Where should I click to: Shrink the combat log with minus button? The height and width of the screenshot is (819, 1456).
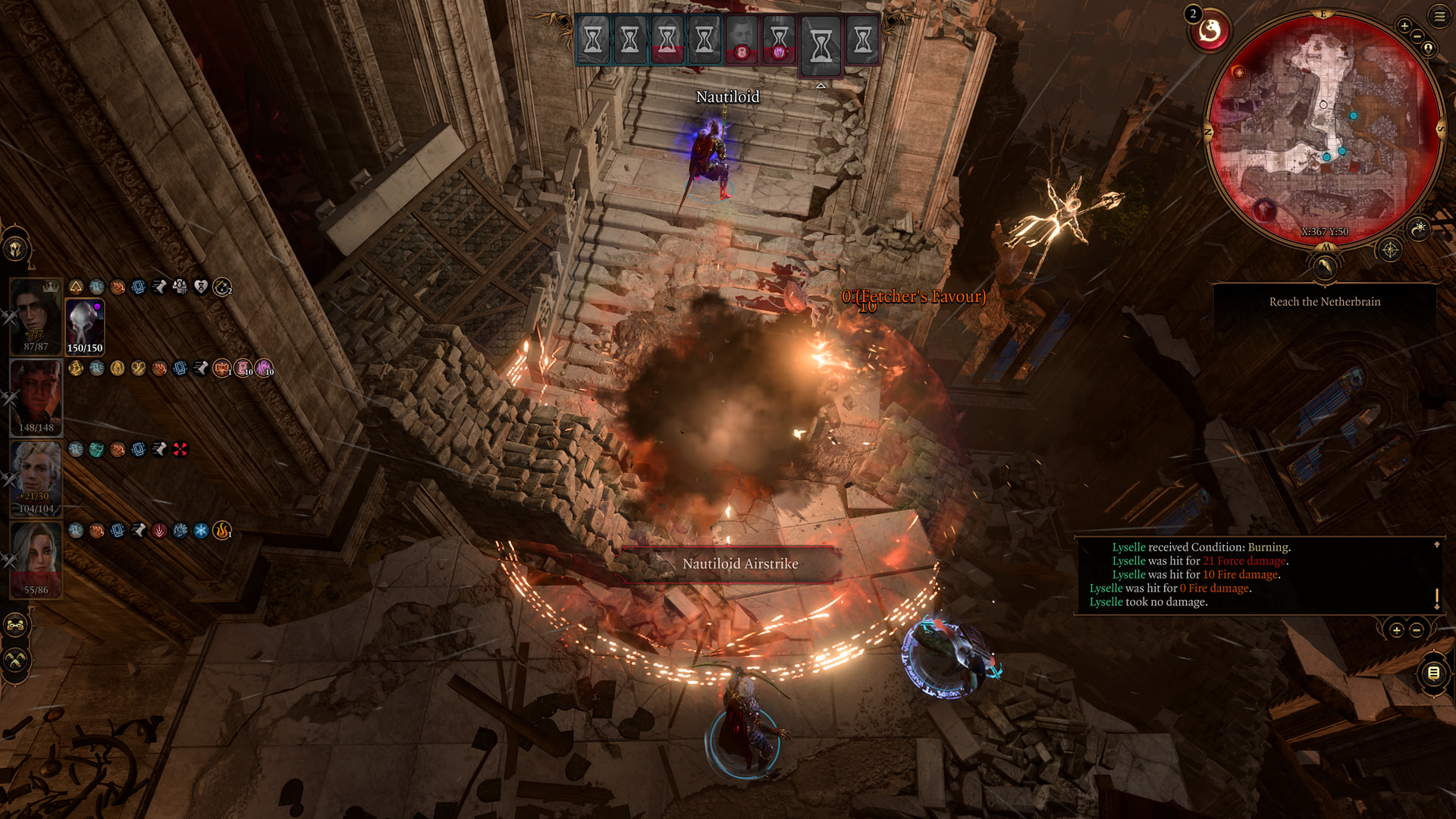click(x=1417, y=630)
